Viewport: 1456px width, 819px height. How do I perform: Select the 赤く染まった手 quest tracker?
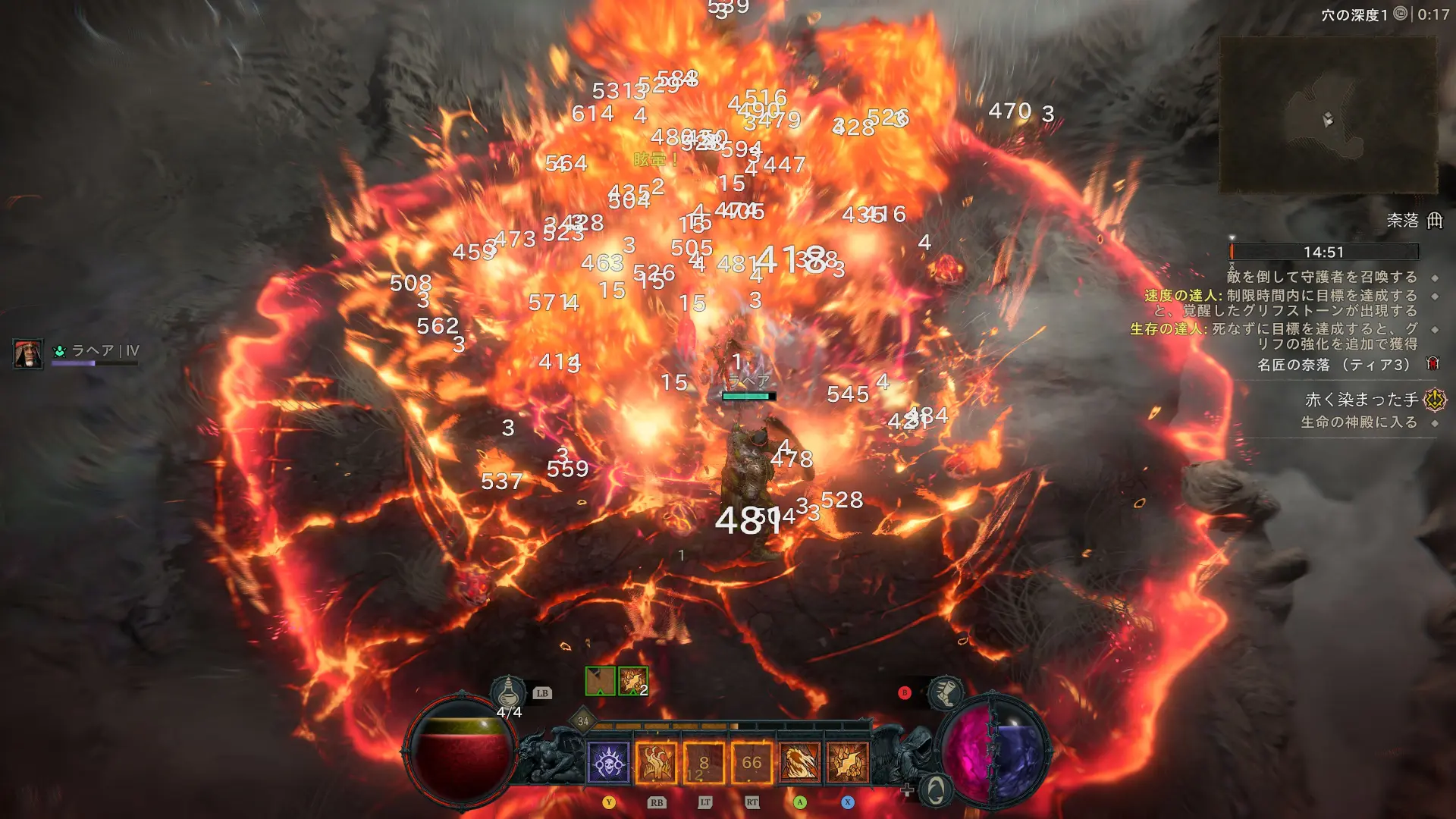[1361, 400]
